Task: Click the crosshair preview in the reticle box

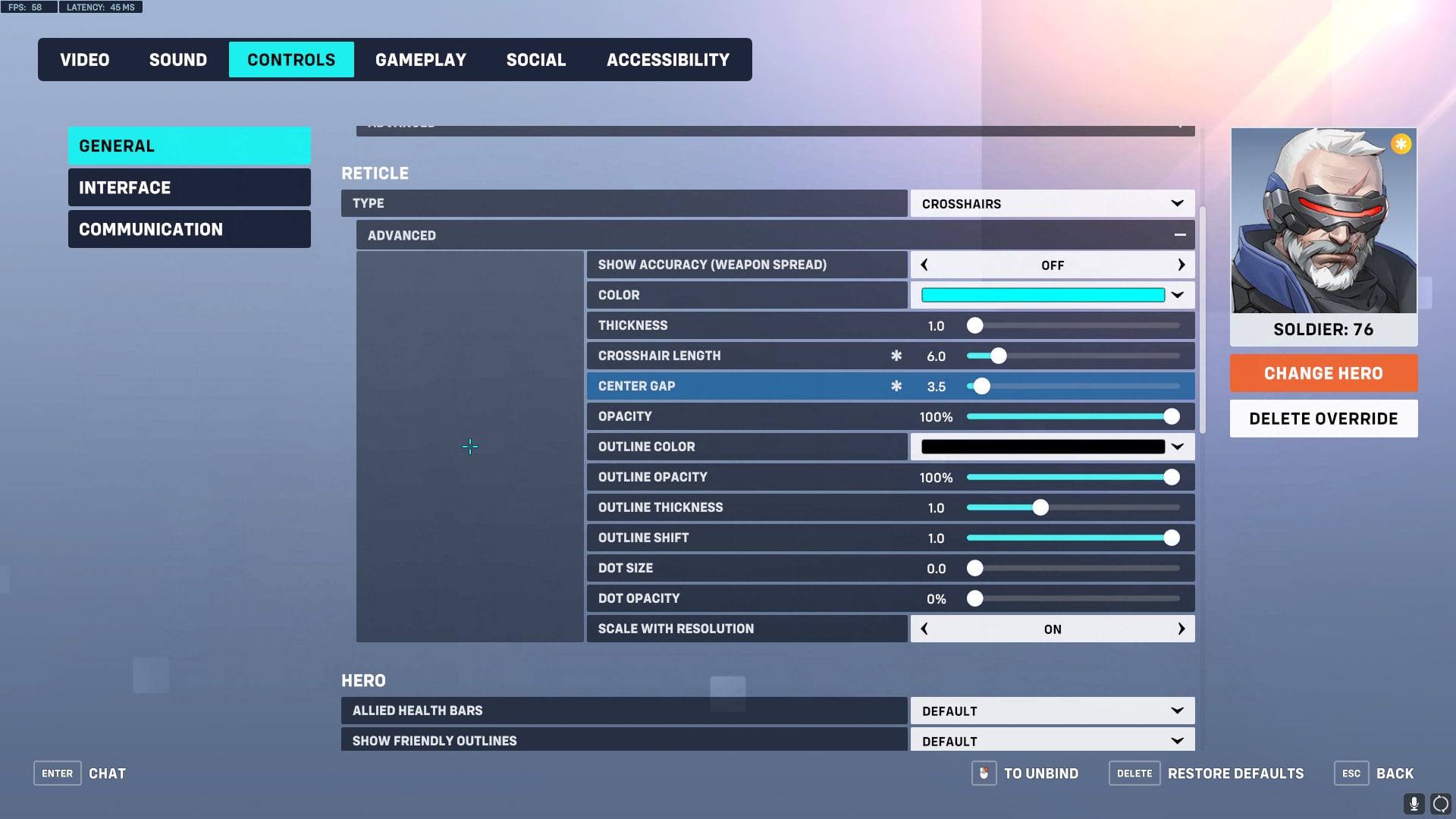Action: pyautogui.click(x=470, y=447)
